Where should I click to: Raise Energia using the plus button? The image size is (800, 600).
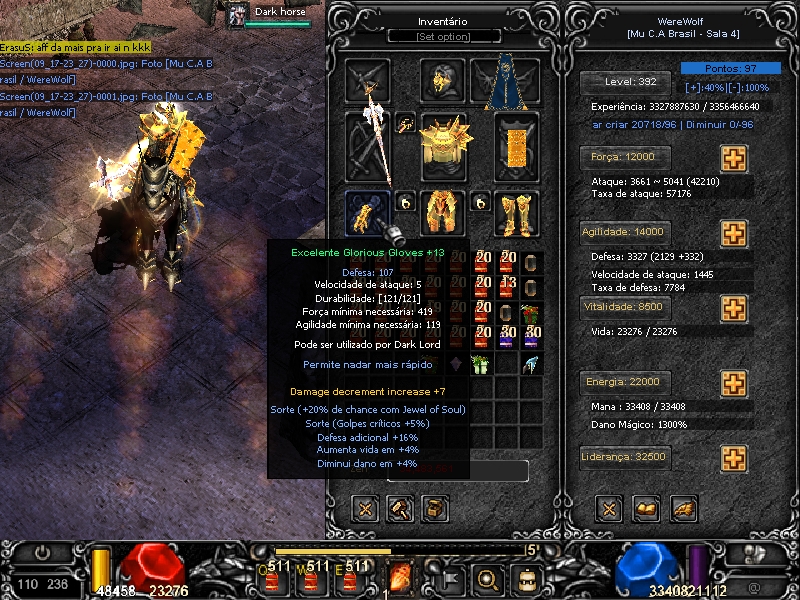click(734, 384)
